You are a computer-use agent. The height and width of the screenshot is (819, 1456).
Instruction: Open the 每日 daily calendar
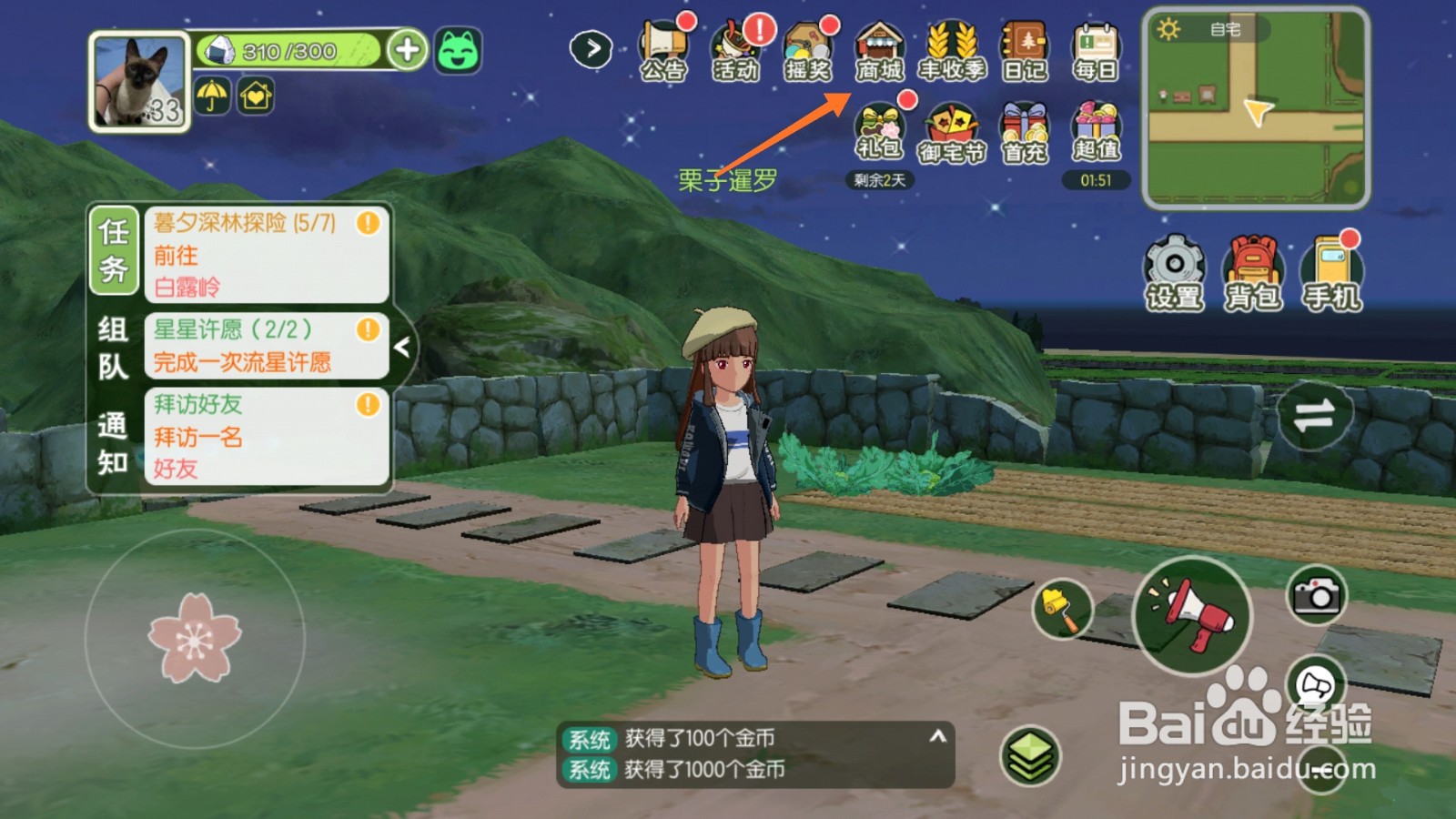(1096, 52)
